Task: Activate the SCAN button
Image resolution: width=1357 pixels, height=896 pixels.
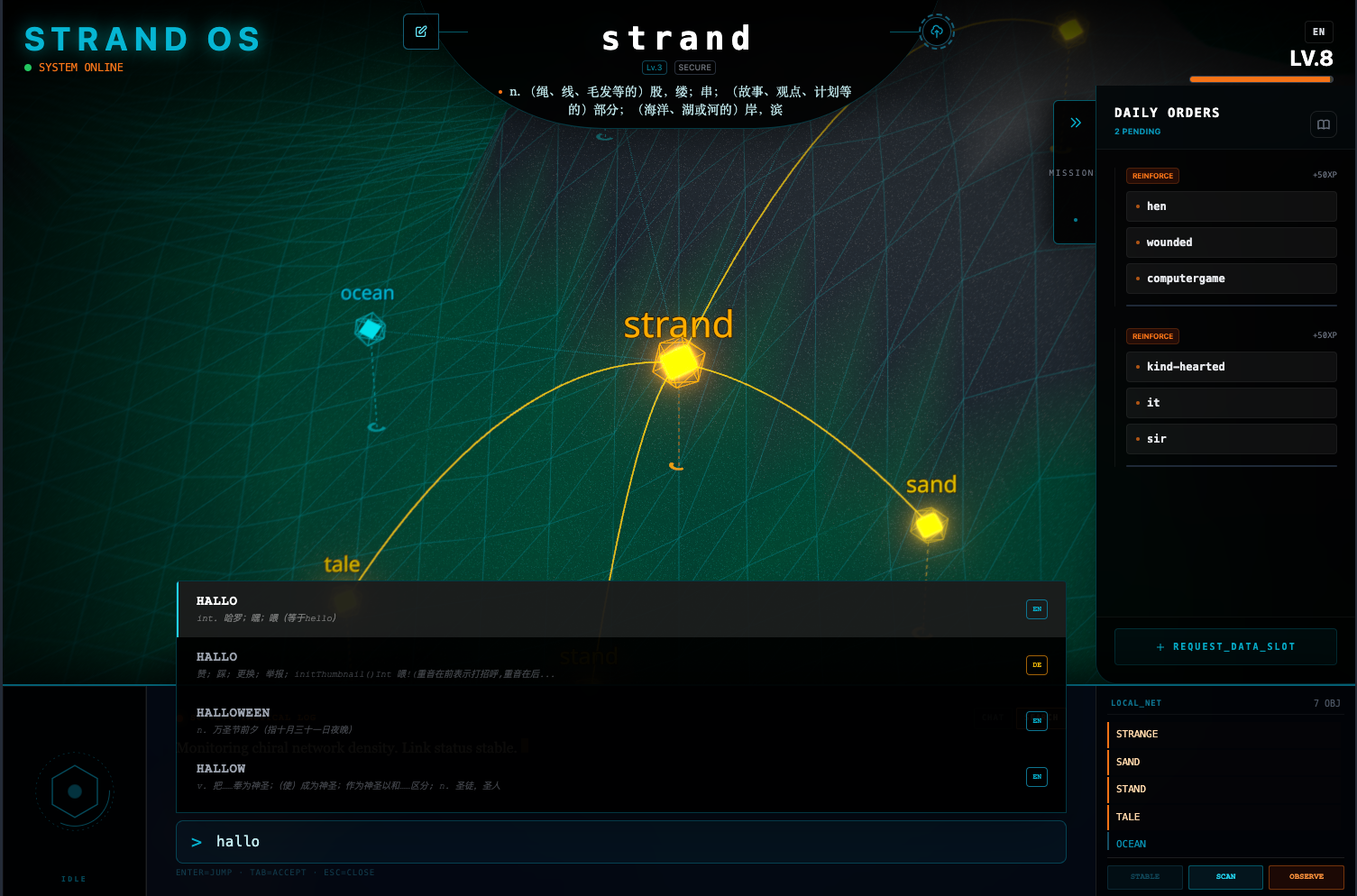Action: 1225,877
